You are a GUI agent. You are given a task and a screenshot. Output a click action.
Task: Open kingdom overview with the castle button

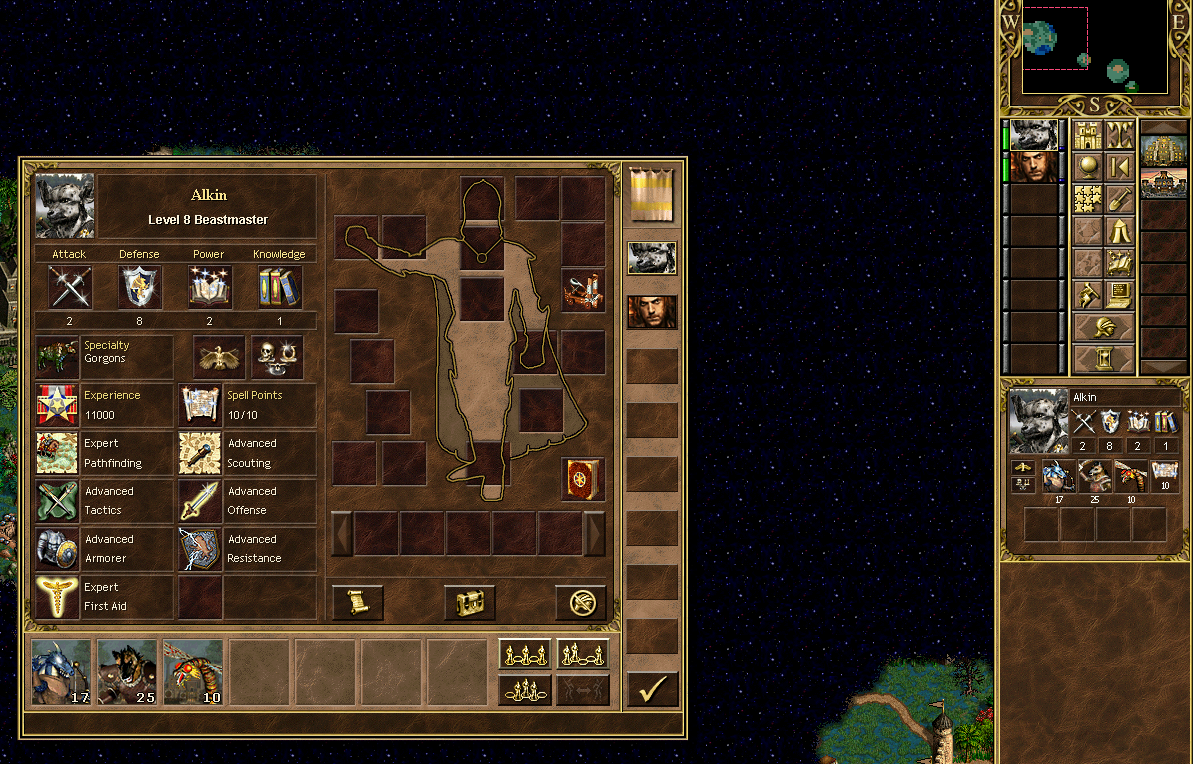(1088, 135)
